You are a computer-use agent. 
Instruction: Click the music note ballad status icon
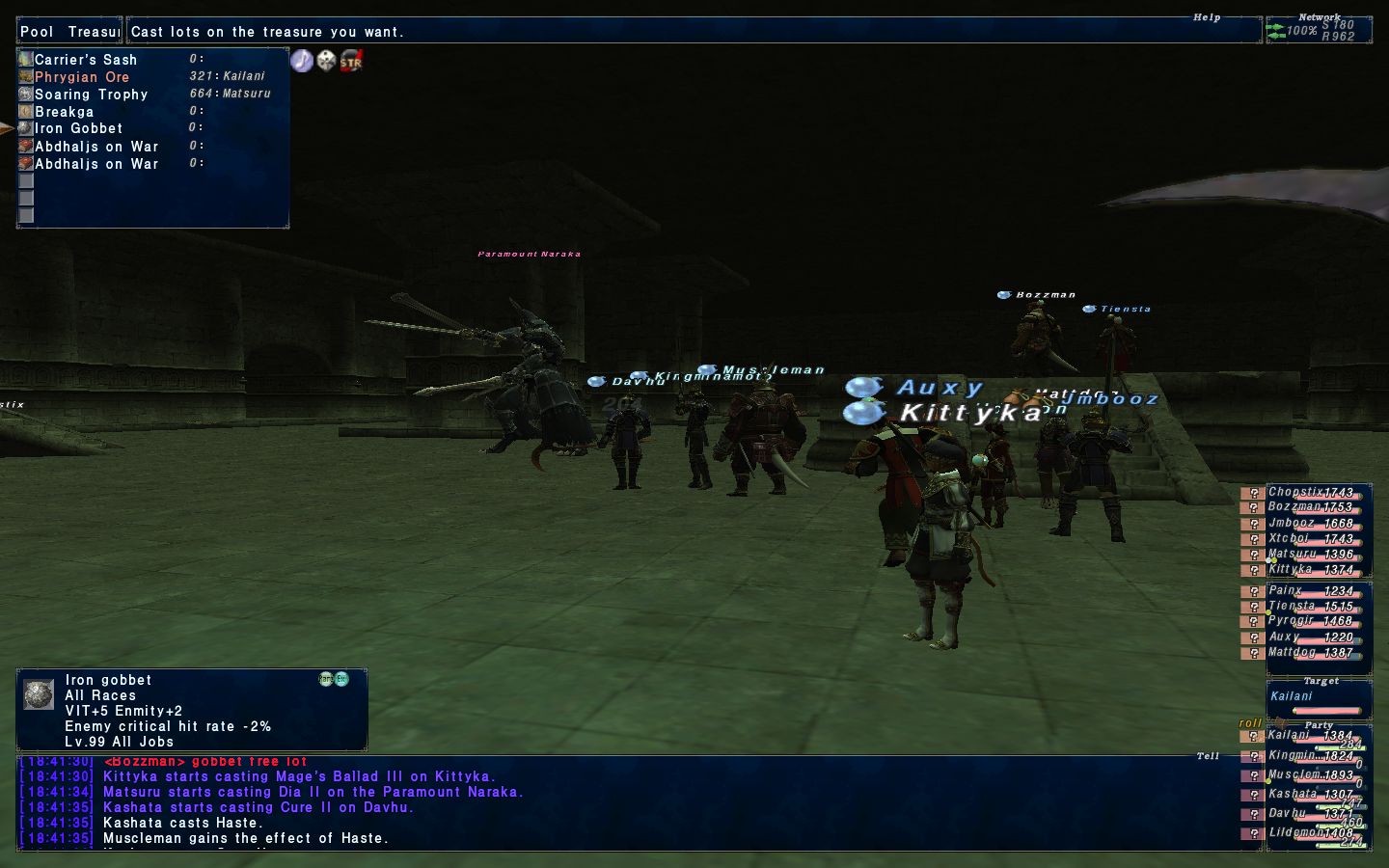point(302,61)
